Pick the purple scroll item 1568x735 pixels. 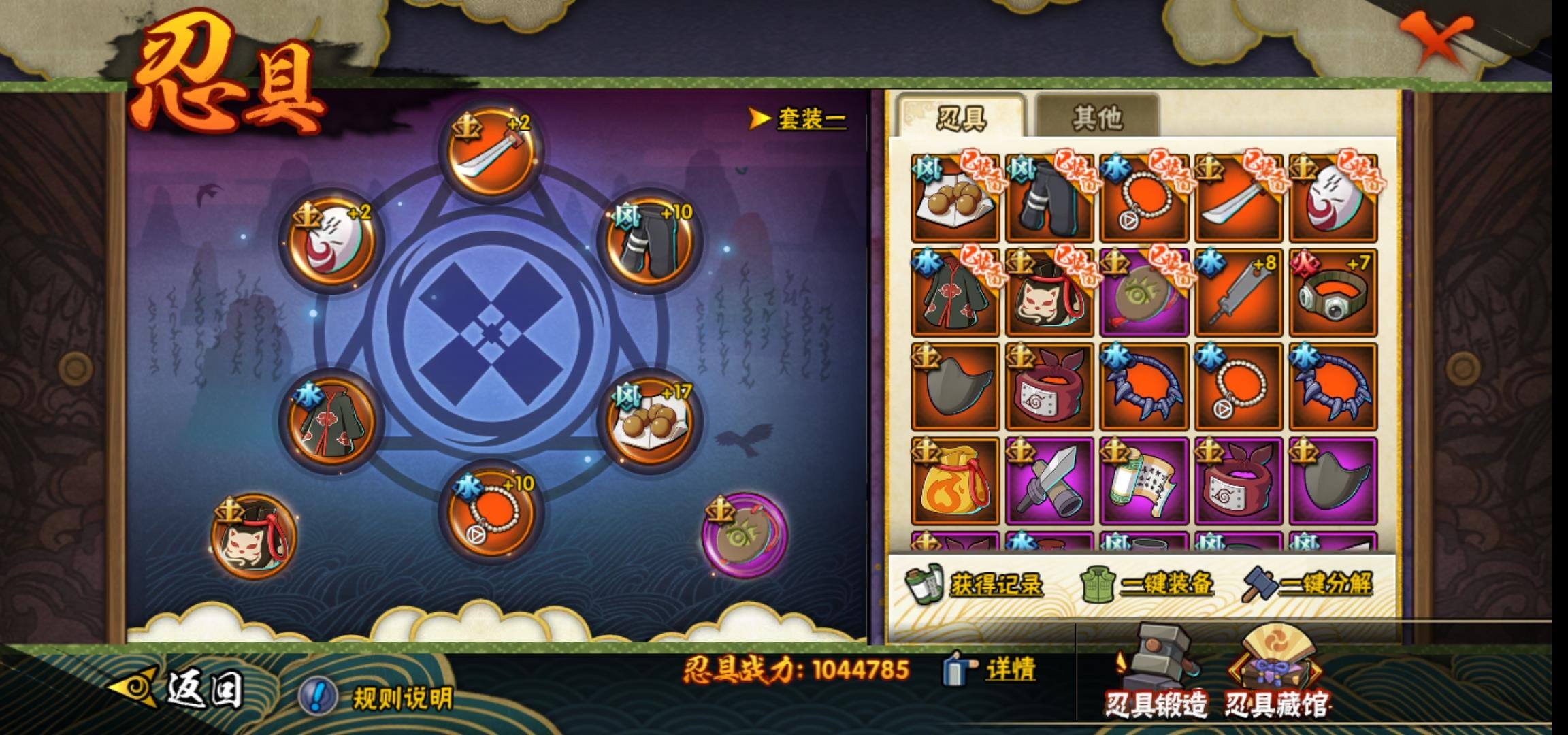[1143, 482]
